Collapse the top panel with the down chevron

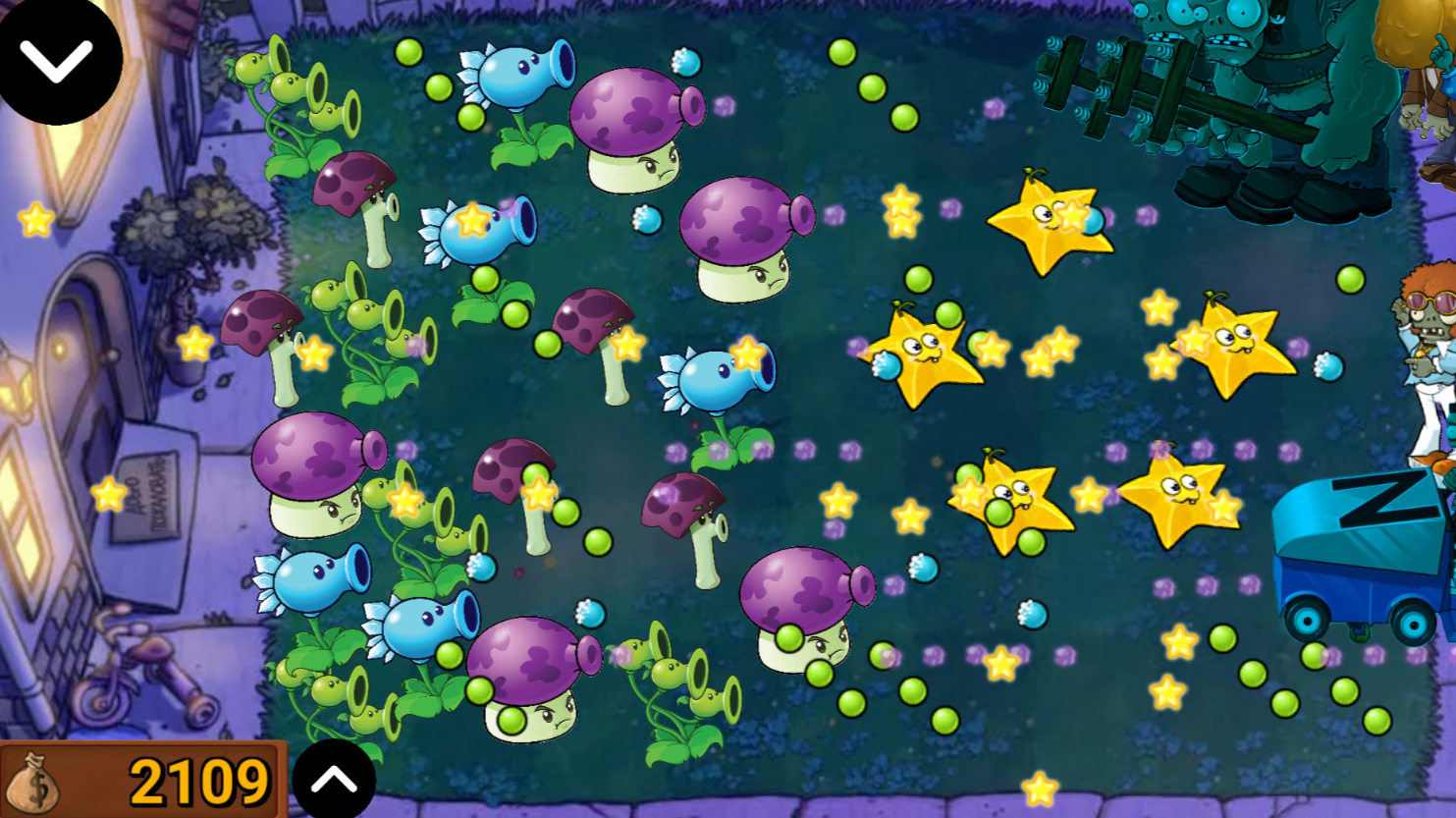[x=57, y=59]
